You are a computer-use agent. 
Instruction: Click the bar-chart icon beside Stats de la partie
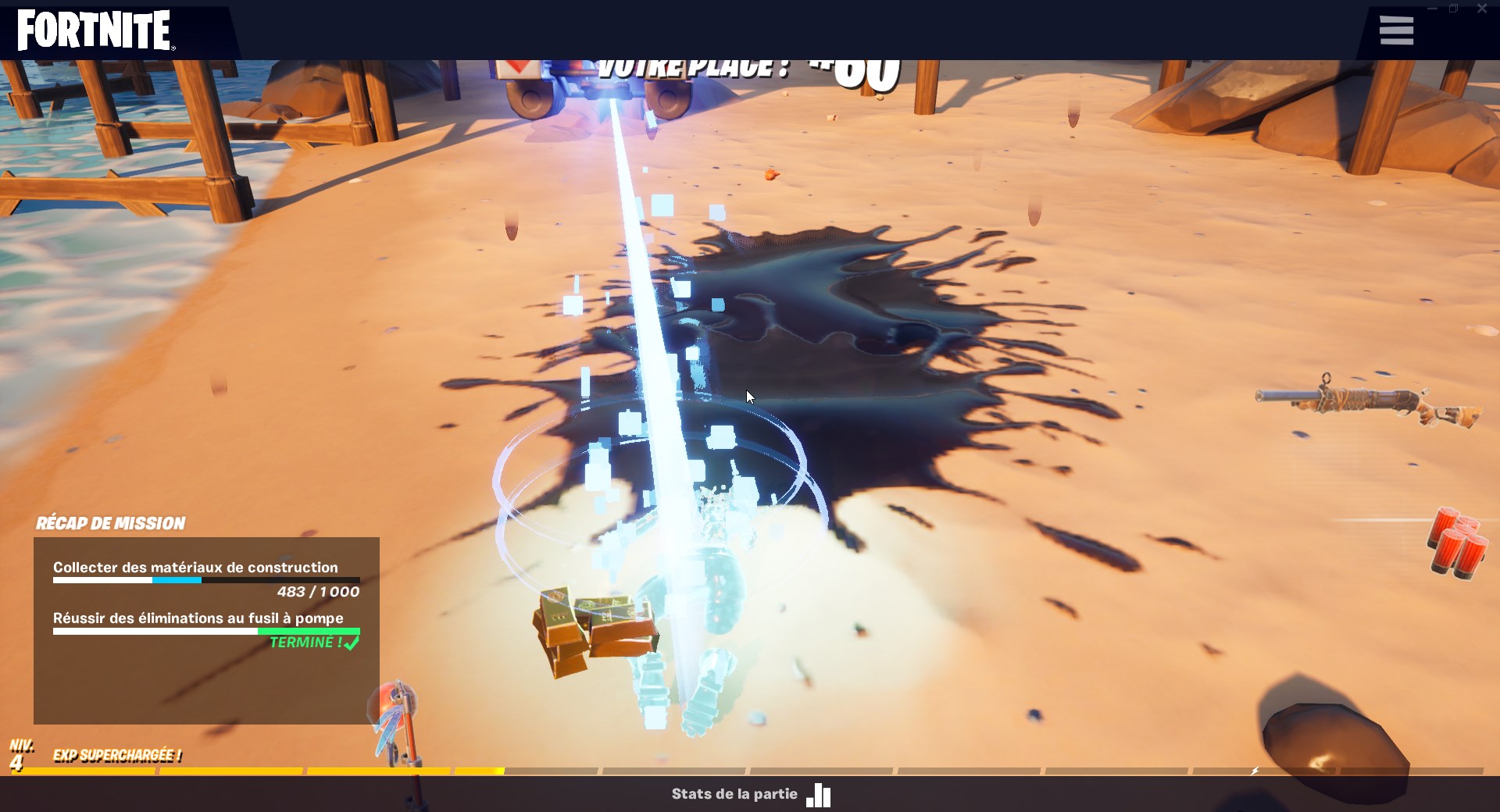click(x=818, y=795)
